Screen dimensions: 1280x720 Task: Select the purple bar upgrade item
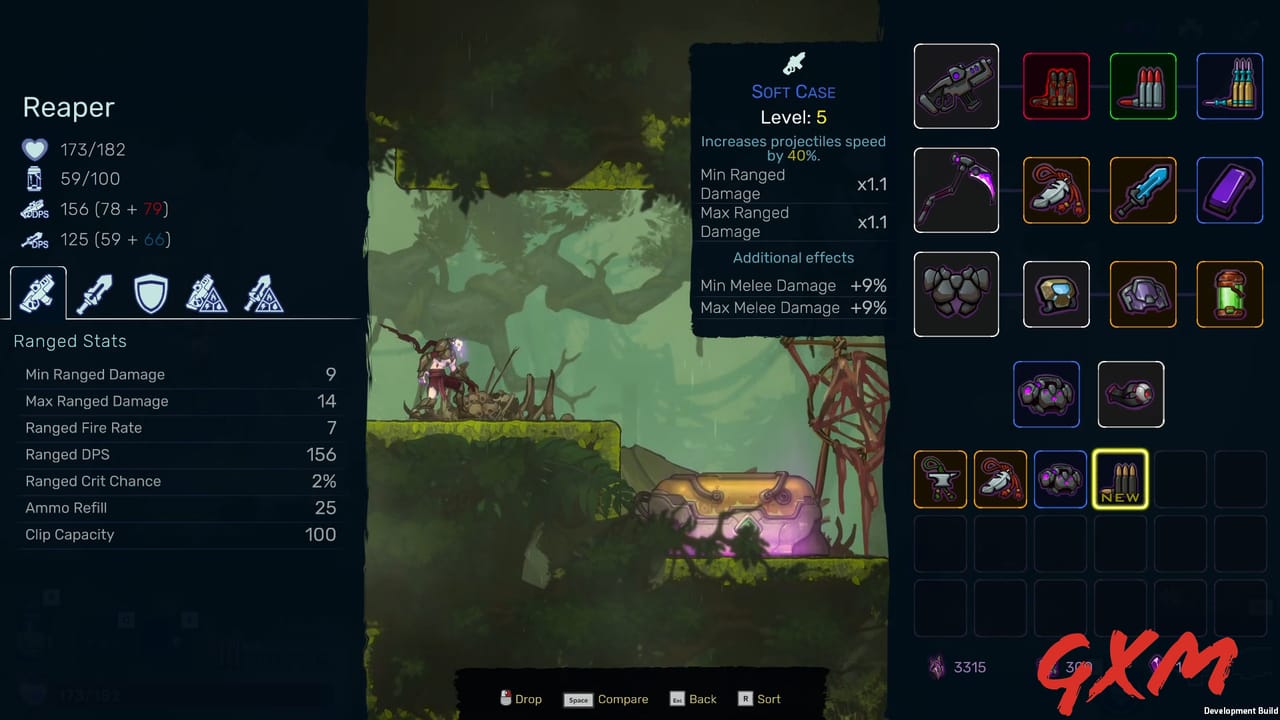click(x=1230, y=190)
